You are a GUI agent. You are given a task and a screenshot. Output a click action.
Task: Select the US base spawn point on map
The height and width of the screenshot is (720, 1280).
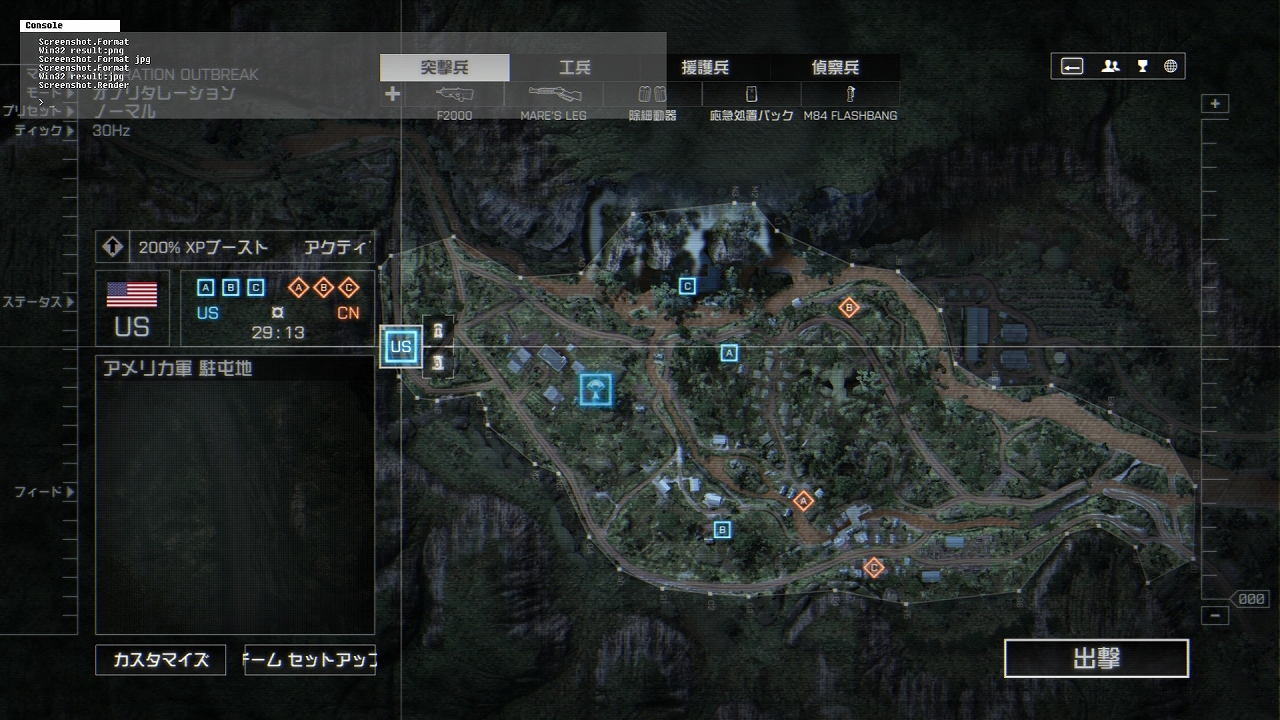(401, 348)
